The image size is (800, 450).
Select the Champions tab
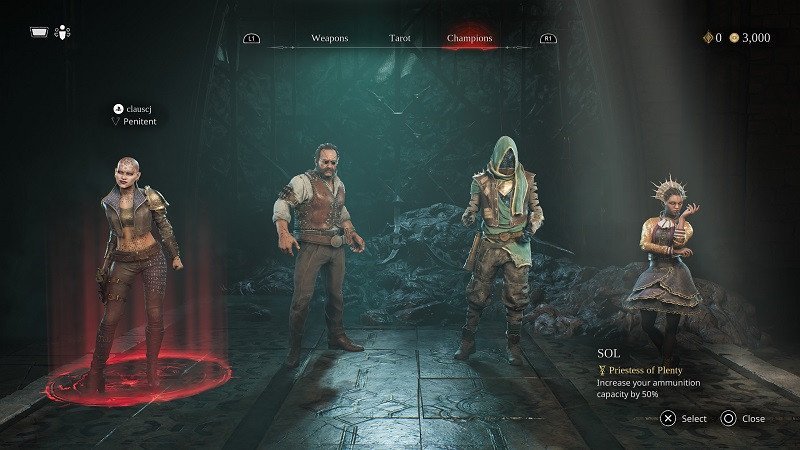(x=469, y=39)
